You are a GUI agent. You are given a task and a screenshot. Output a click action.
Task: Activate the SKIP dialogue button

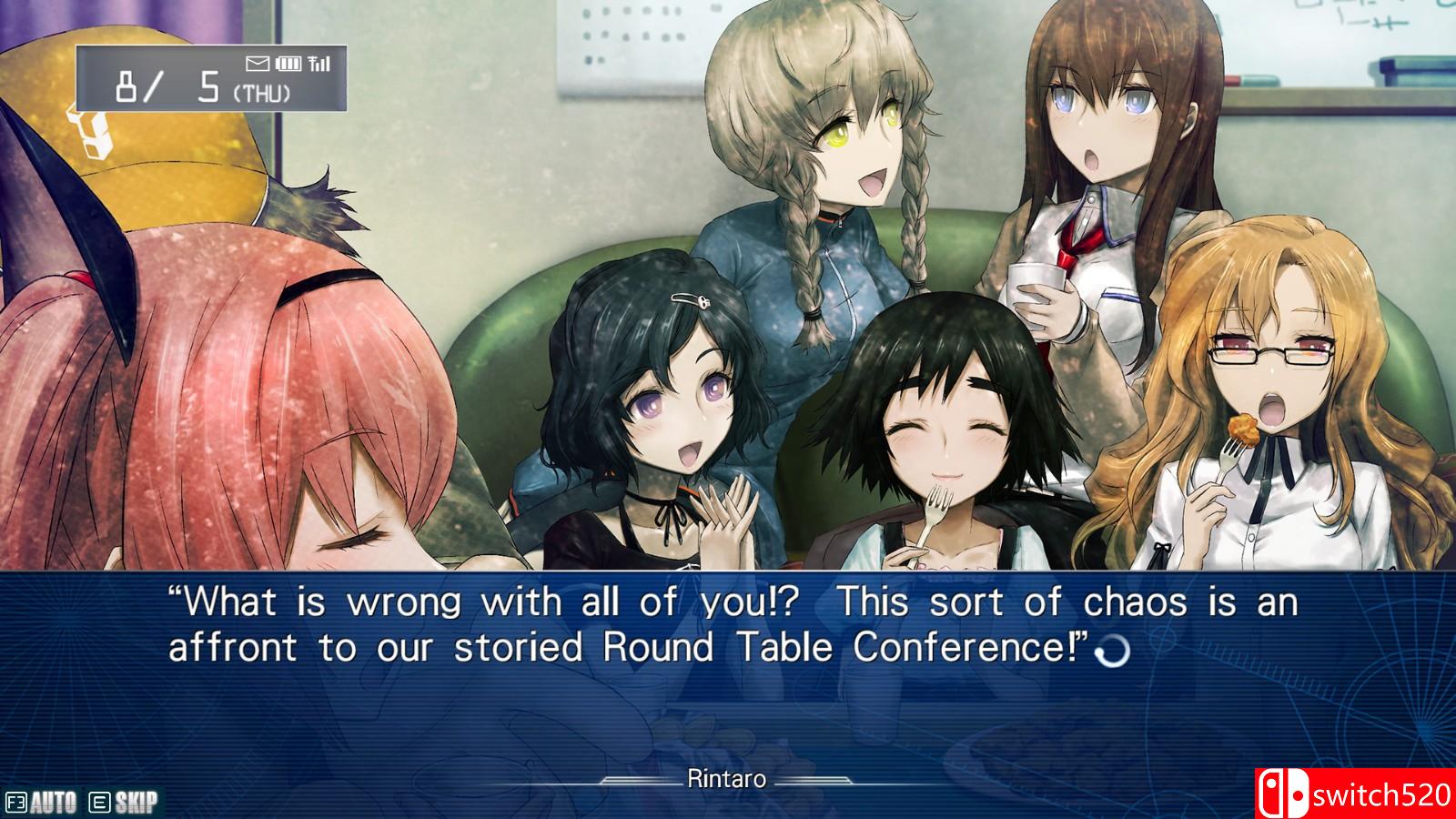pyautogui.click(x=124, y=802)
